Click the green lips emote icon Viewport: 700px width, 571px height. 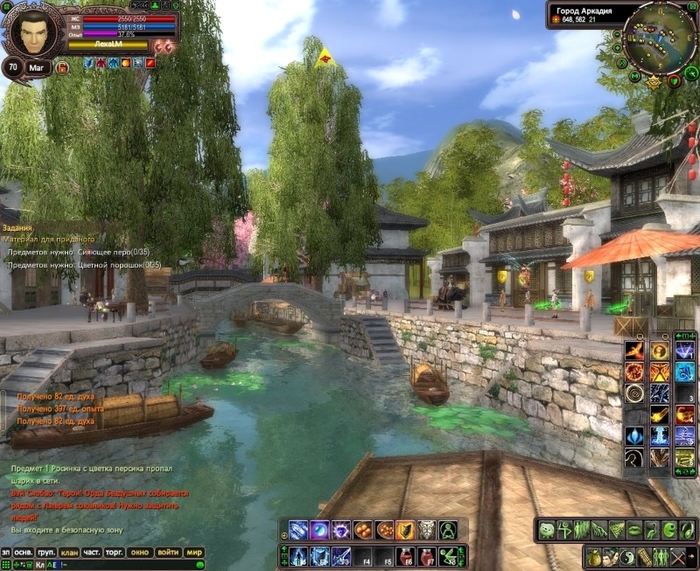(634, 530)
